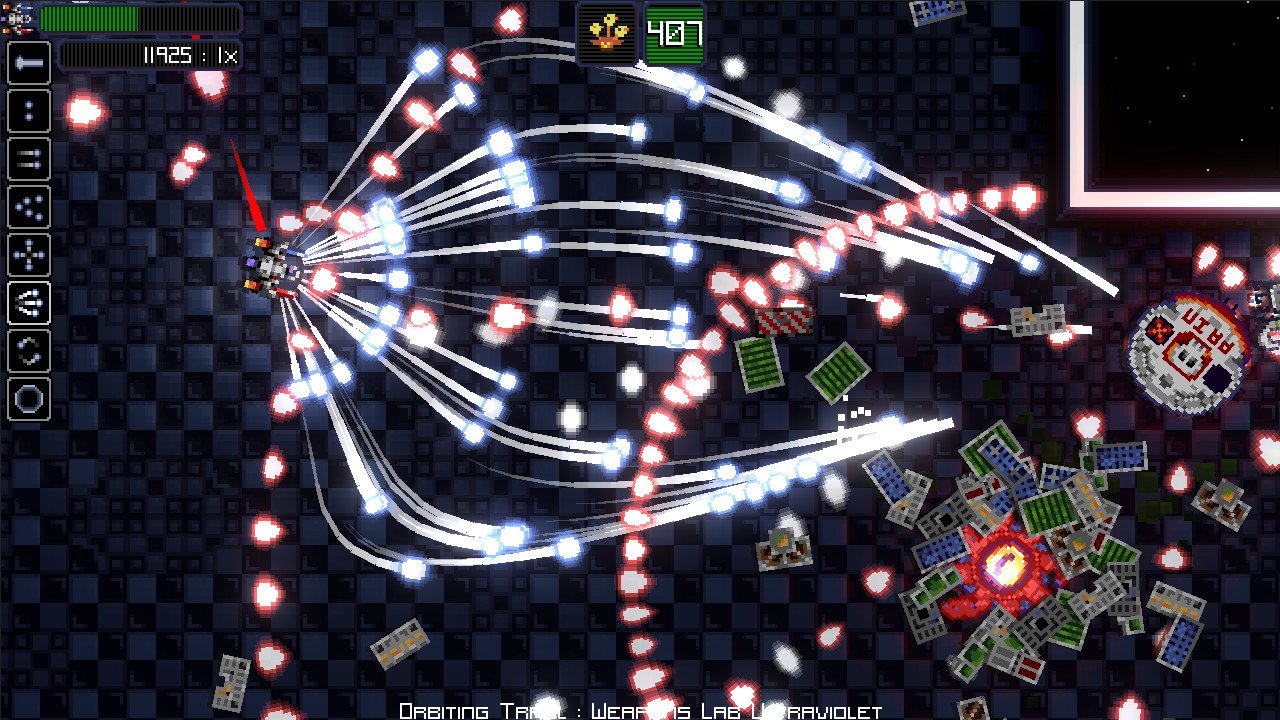Select the circular orbit formation icon
The height and width of the screenshot is (720, 1280).
(x=28, y=398)
